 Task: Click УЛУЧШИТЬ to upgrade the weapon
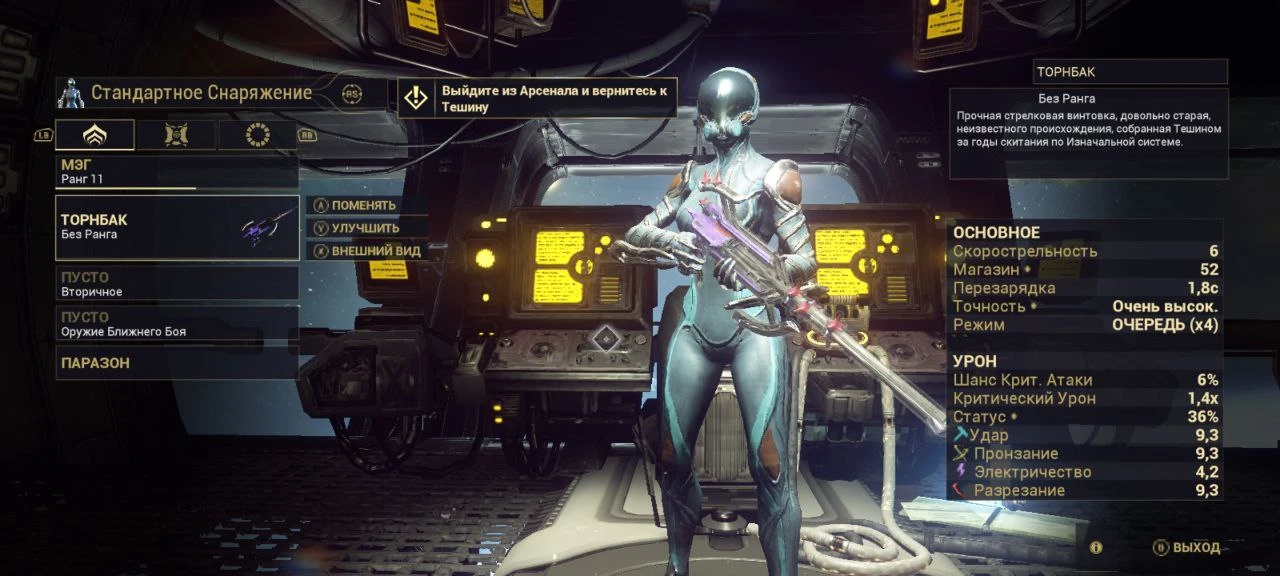(x=364, y=228)
